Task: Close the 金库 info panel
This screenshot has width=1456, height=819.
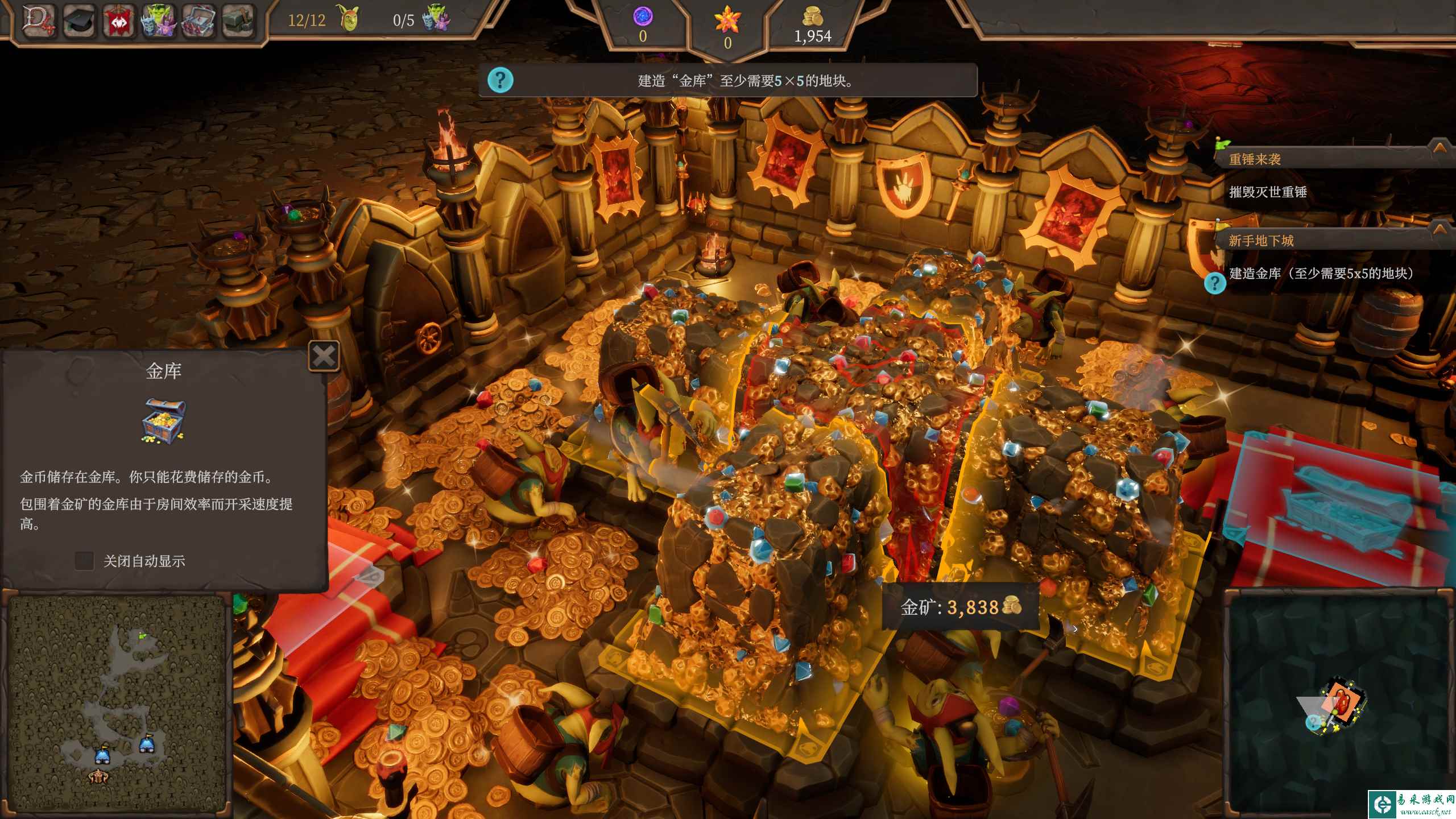Action: [x=324, y=357]
